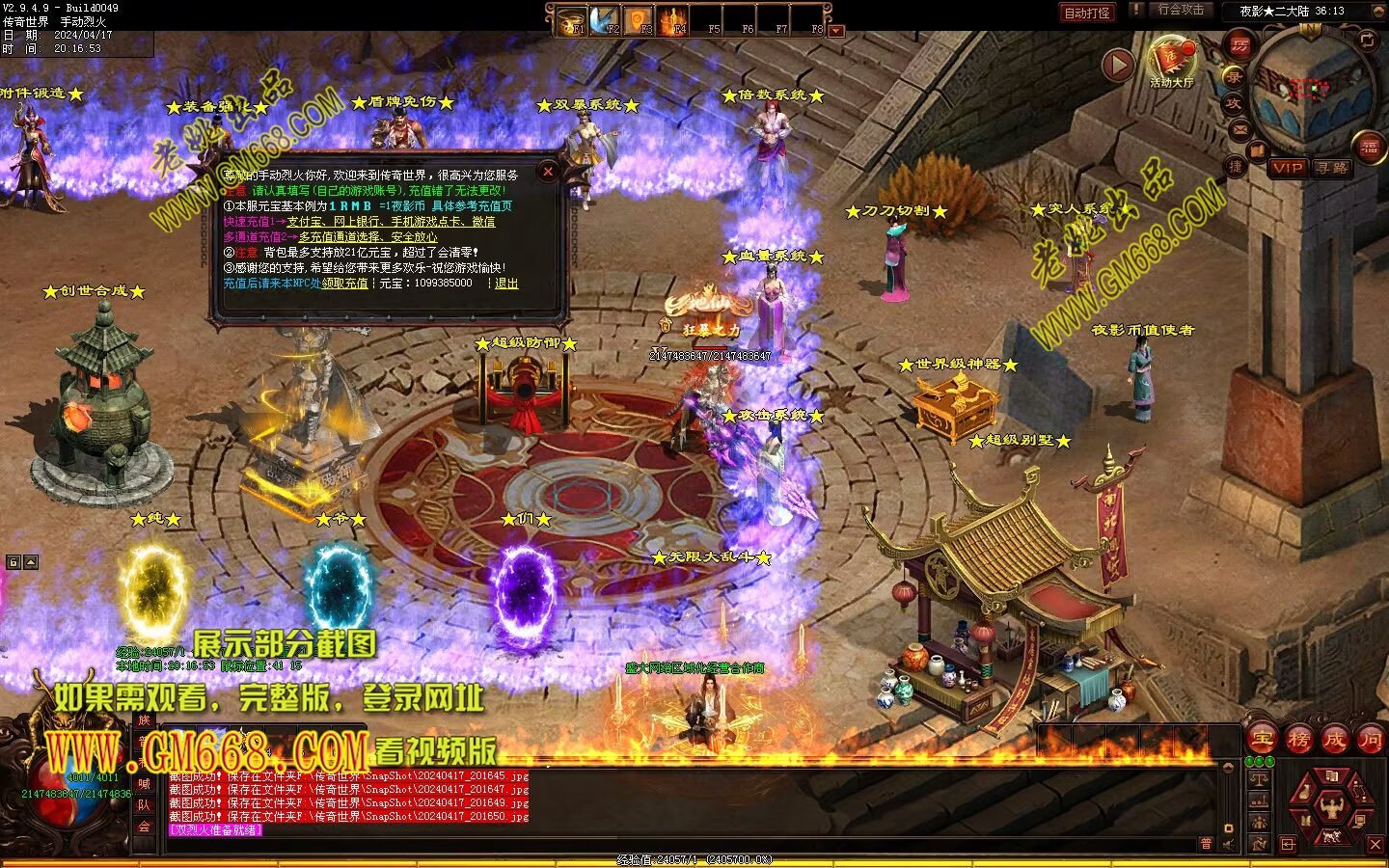This screenshot has width=1389, height=868.
Task: Open the minimap
Action: coord(1310,89)
